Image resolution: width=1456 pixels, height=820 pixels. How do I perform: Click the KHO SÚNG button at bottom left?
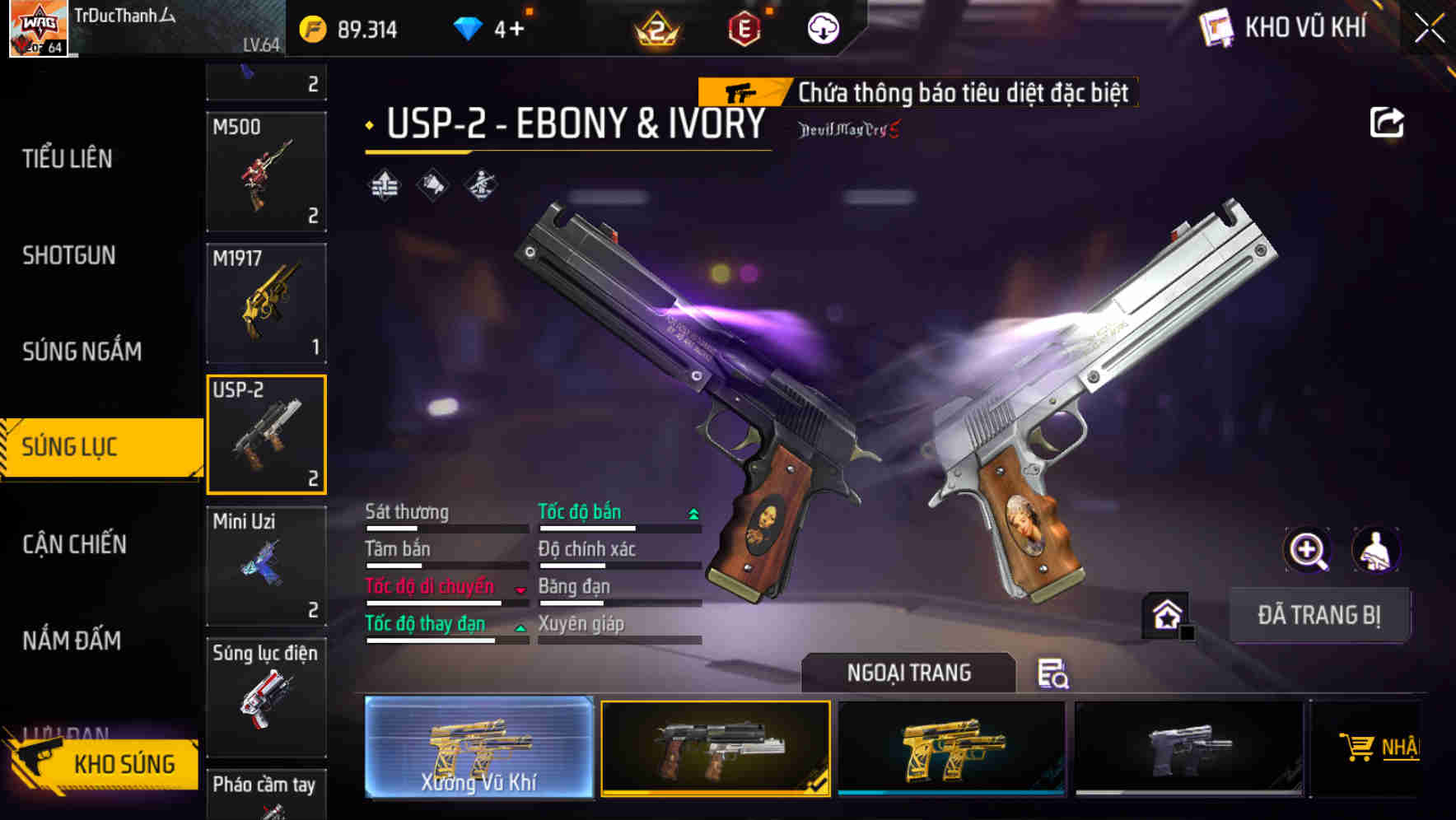coord(122,763)
